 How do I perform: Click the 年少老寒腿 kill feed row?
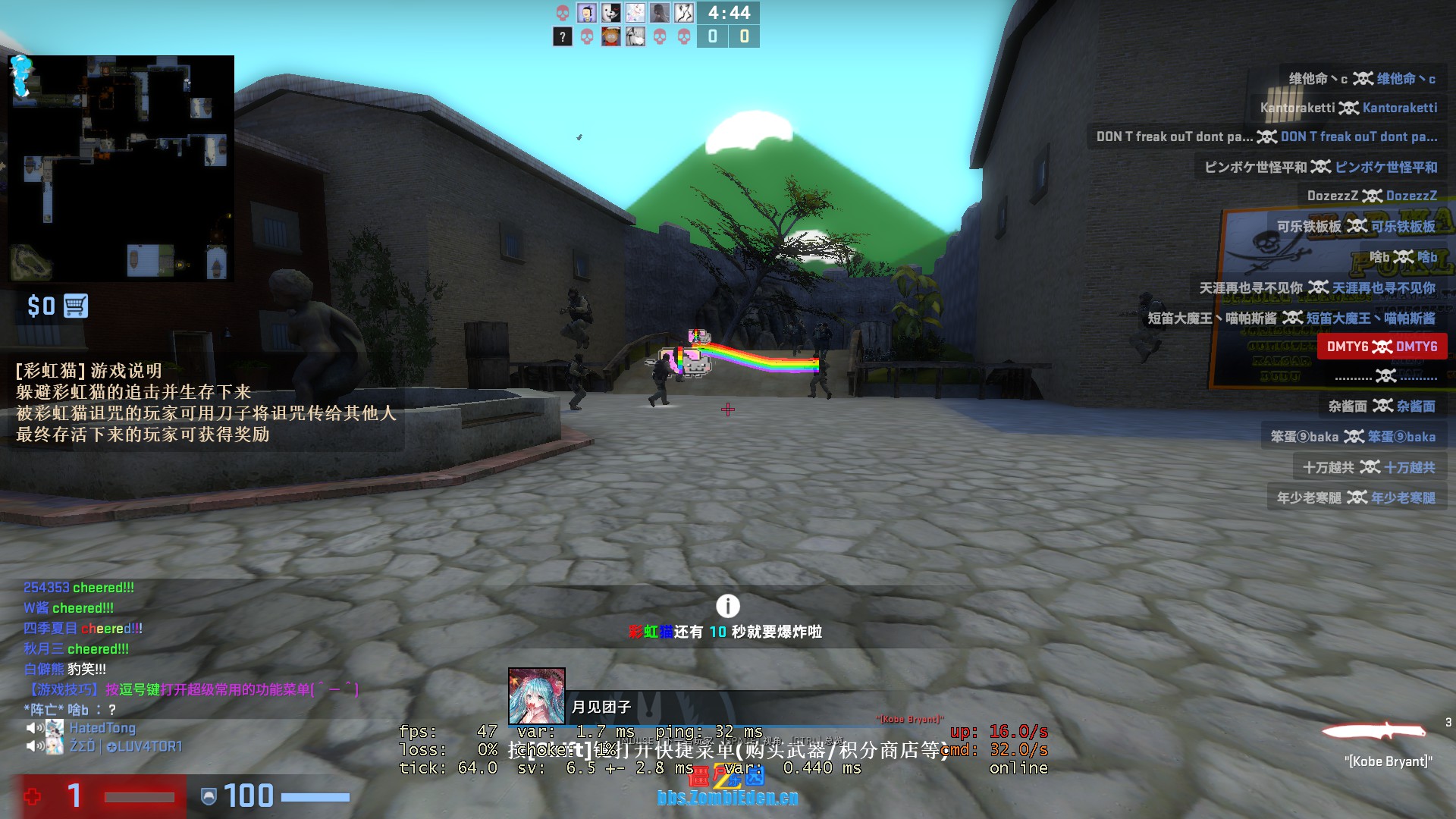pyautogui.click(x=1355, y=497)
